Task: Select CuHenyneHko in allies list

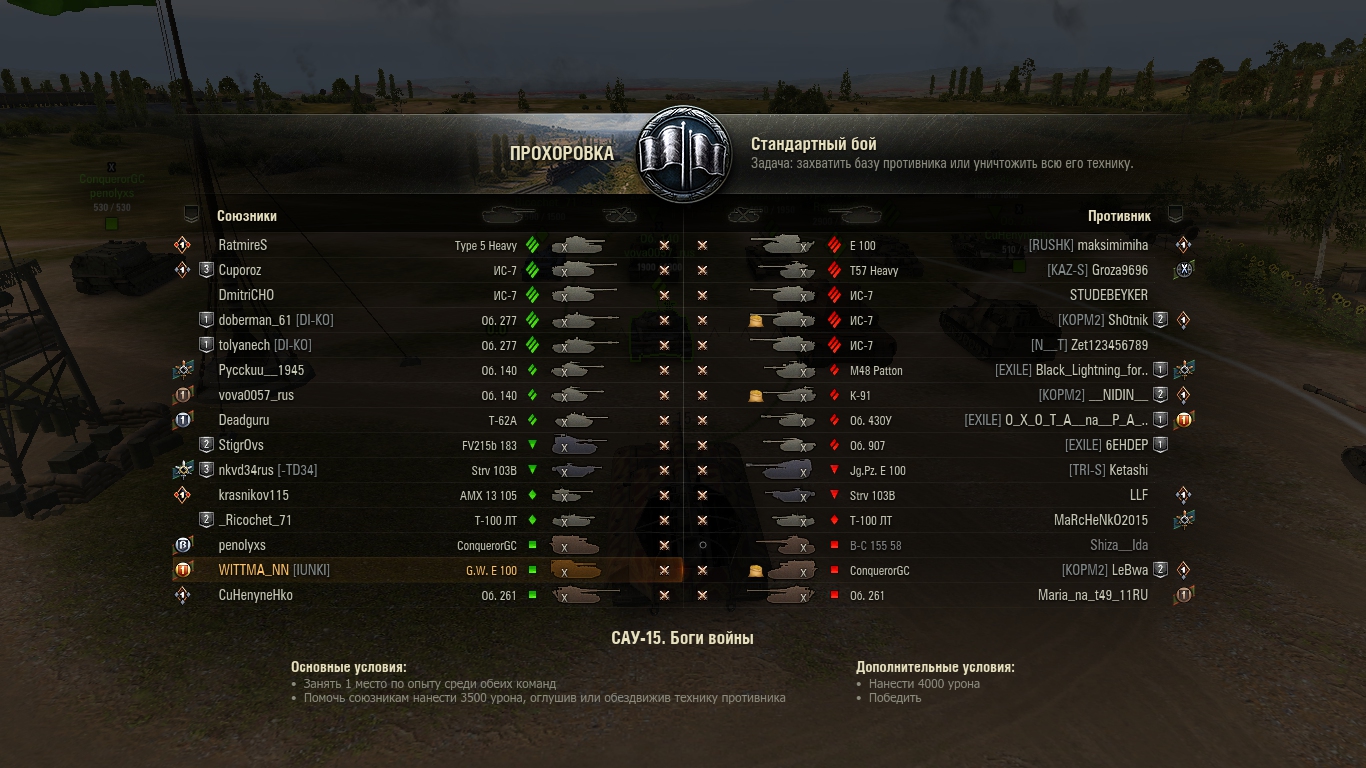Action: coord(255,595)
